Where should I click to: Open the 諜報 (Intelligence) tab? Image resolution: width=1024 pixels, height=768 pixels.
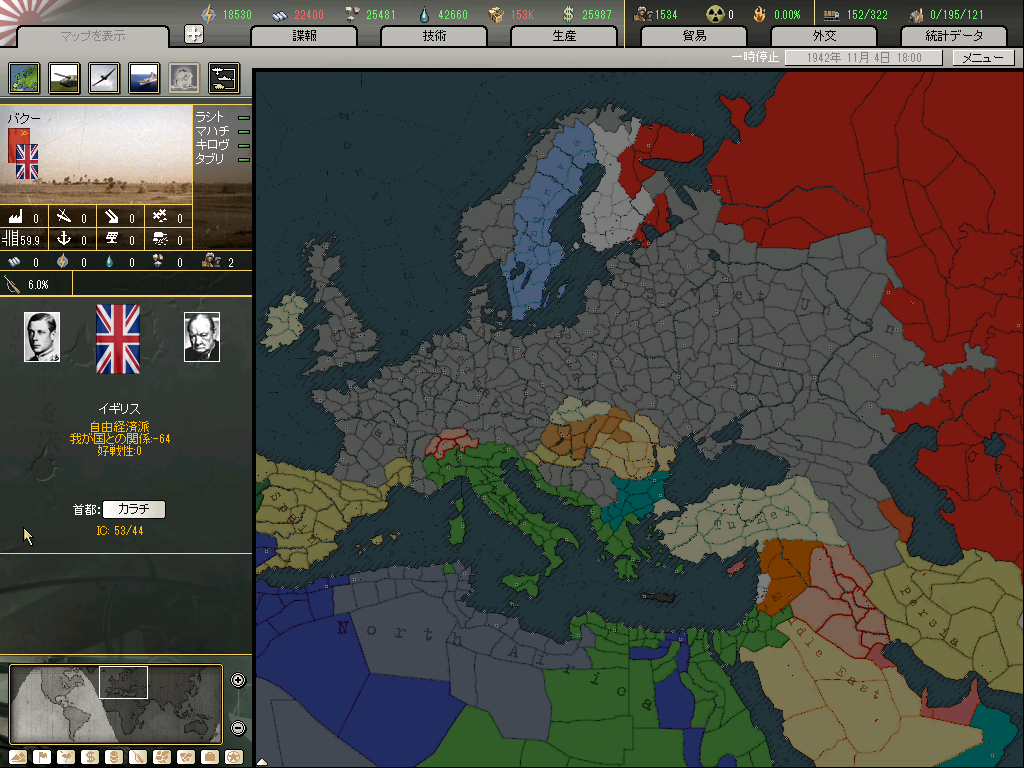(305, 36)
